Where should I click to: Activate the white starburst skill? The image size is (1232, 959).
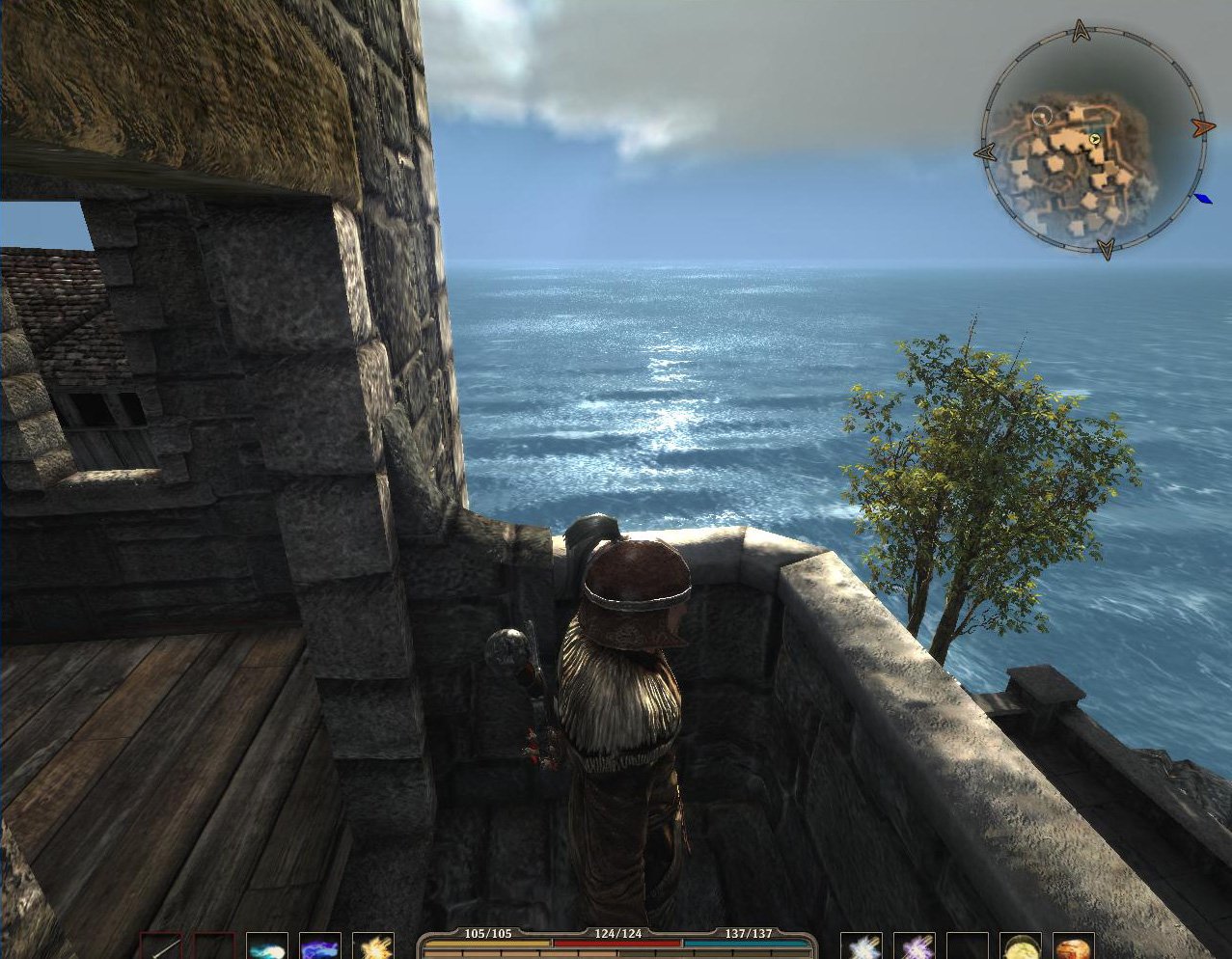(861, 945)
